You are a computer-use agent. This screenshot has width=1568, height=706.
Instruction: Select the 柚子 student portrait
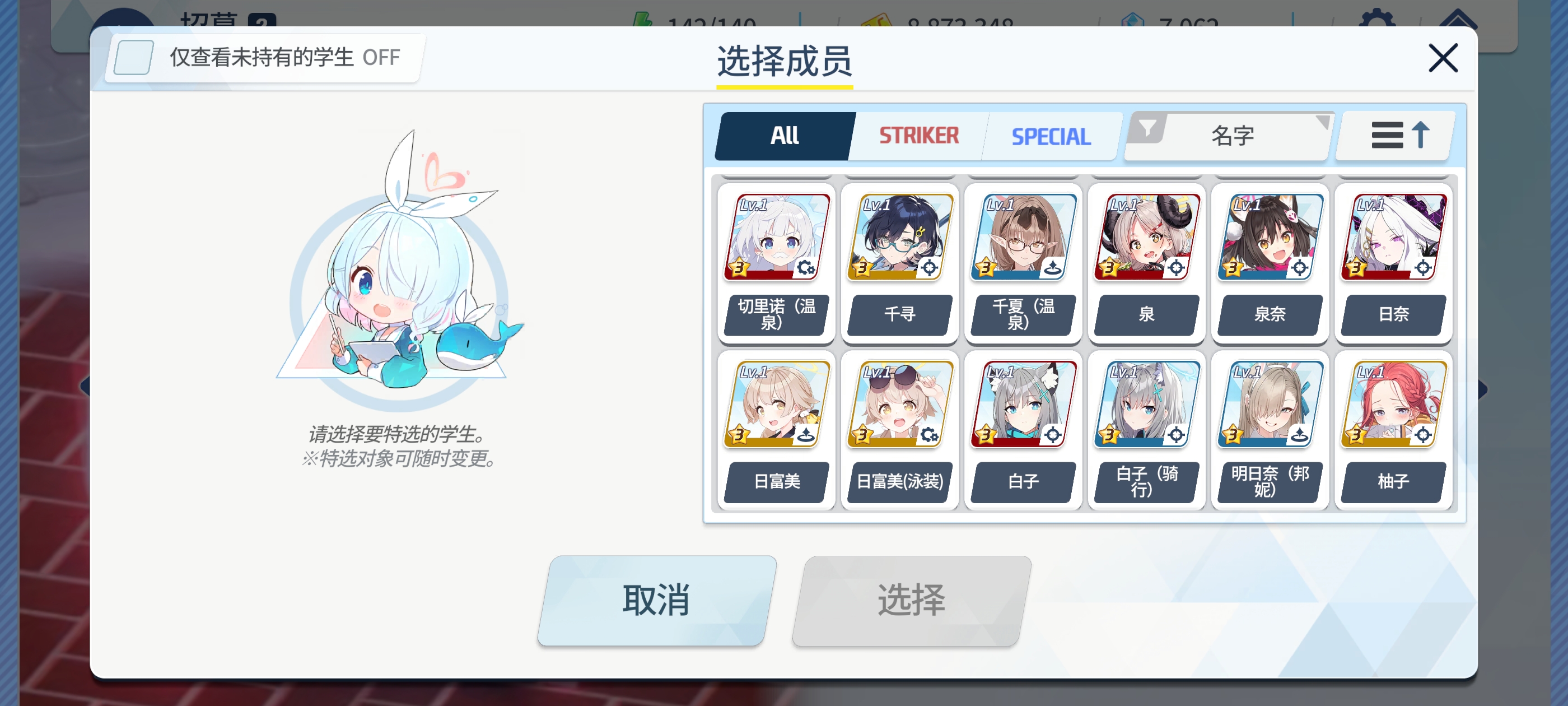click(1393, 405)
